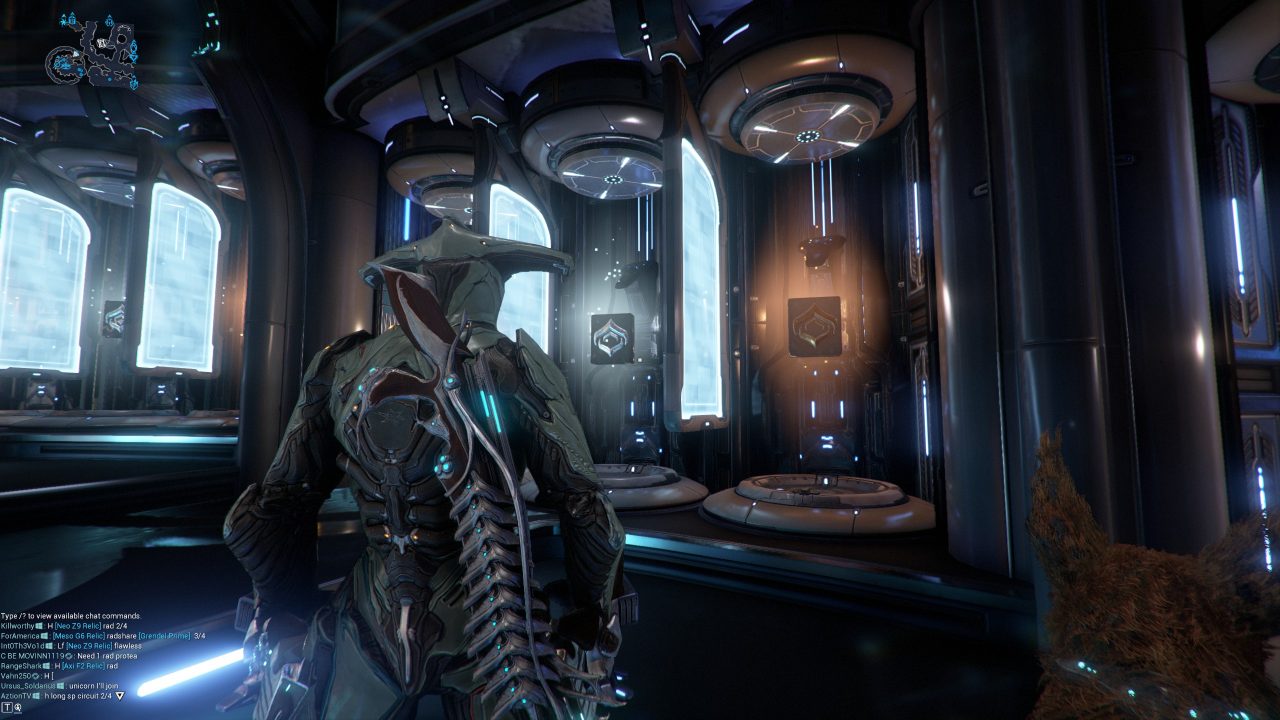Click the Grendel Prime item link in chat
Image resolution: width=1280 pixels, height=720 pixels.
(163, 636)
